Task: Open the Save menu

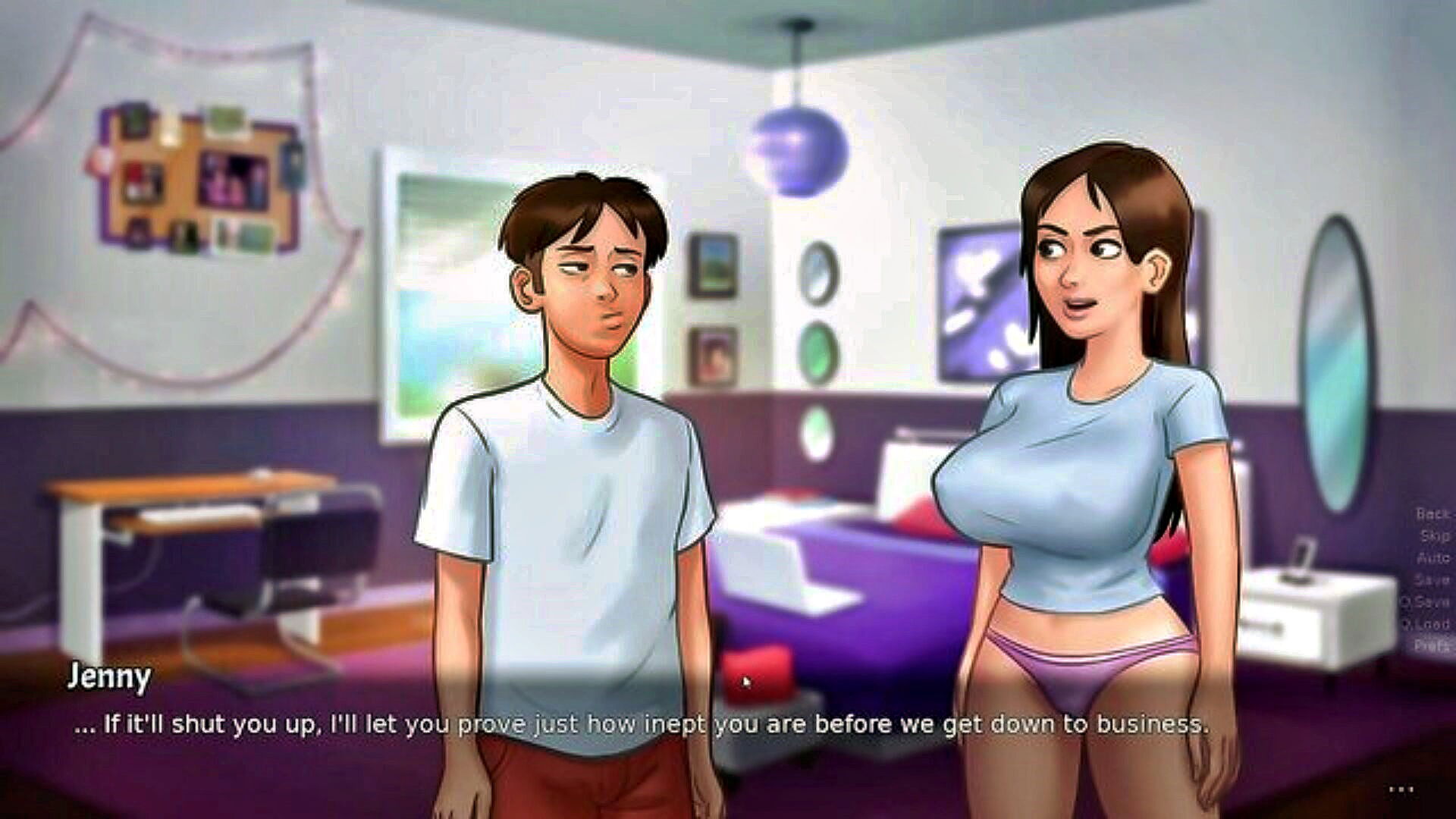Action: pyautogui.click(x=1432, y=580)
